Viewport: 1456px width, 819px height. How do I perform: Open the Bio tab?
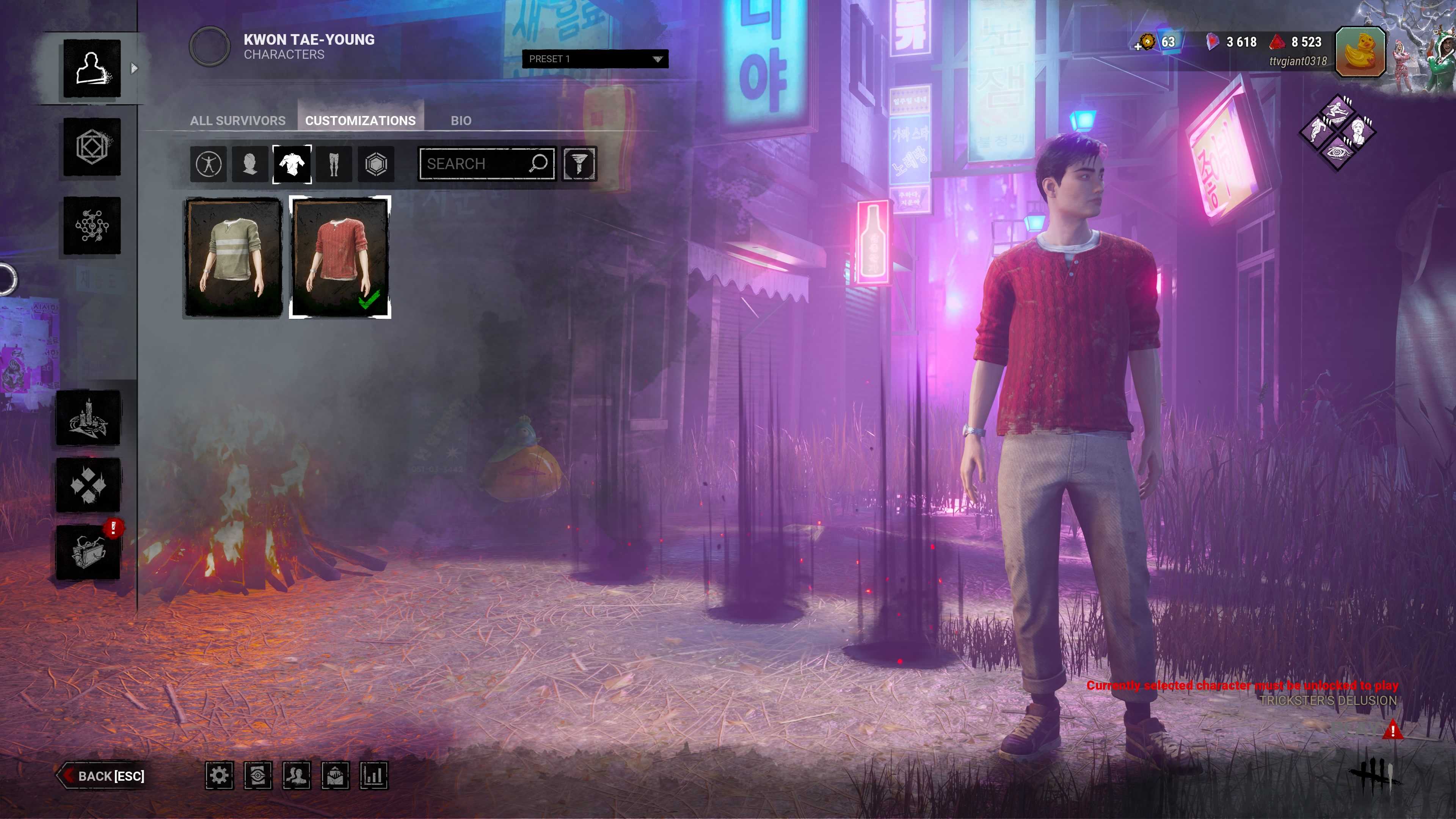click(x=461, y=121)
